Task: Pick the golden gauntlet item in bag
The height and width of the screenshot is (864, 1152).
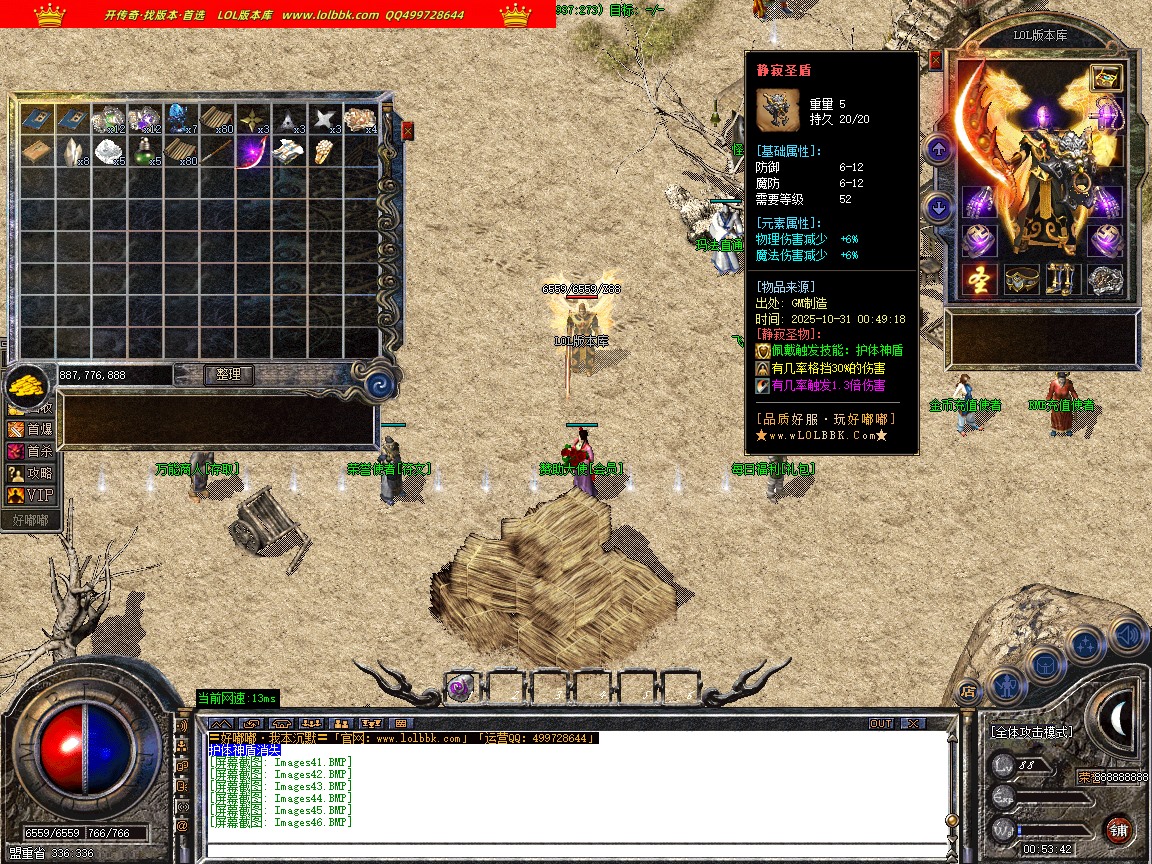Action: click(322, 153)
